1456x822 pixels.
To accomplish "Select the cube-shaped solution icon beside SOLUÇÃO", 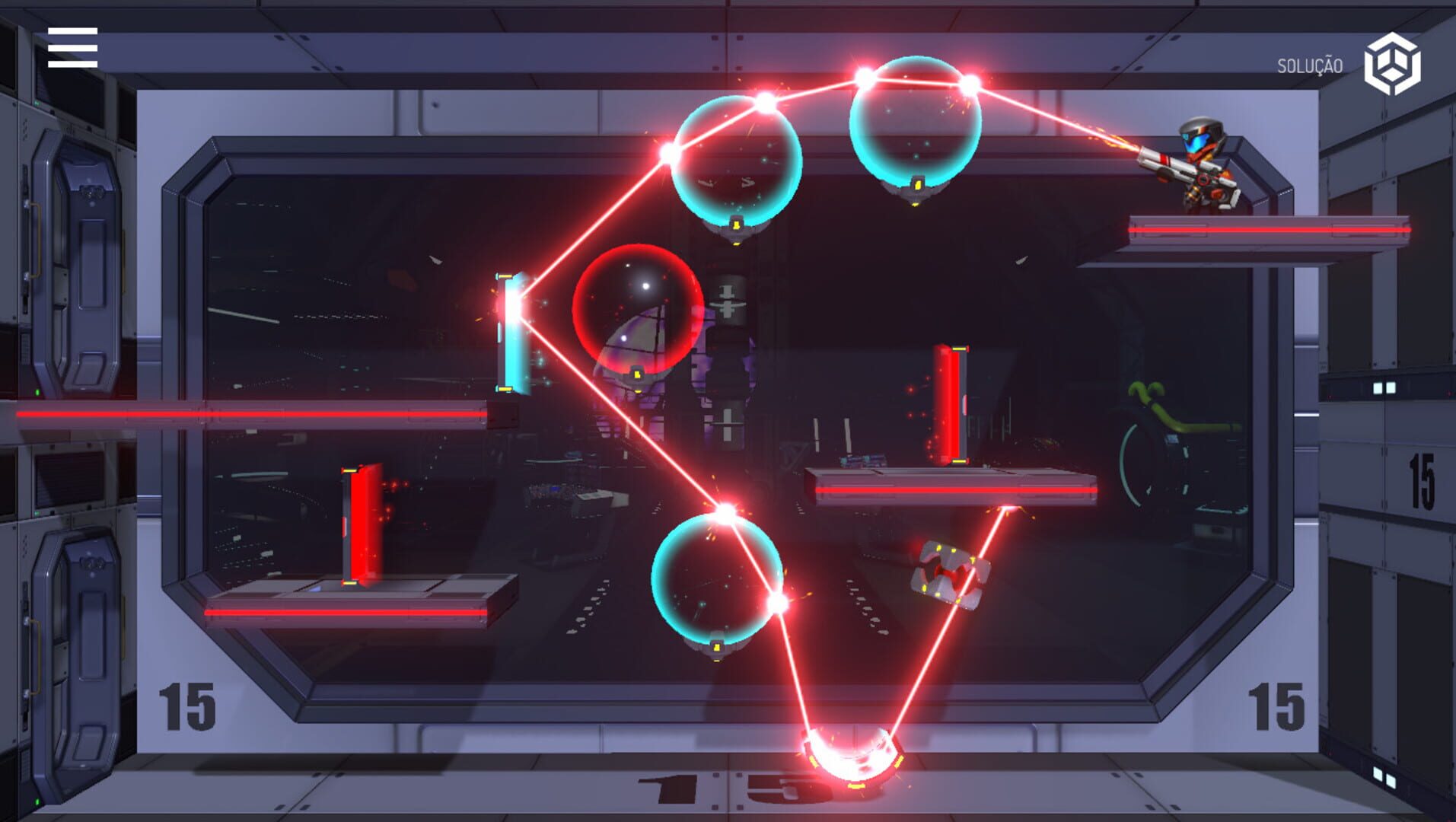I will 1392,64.
